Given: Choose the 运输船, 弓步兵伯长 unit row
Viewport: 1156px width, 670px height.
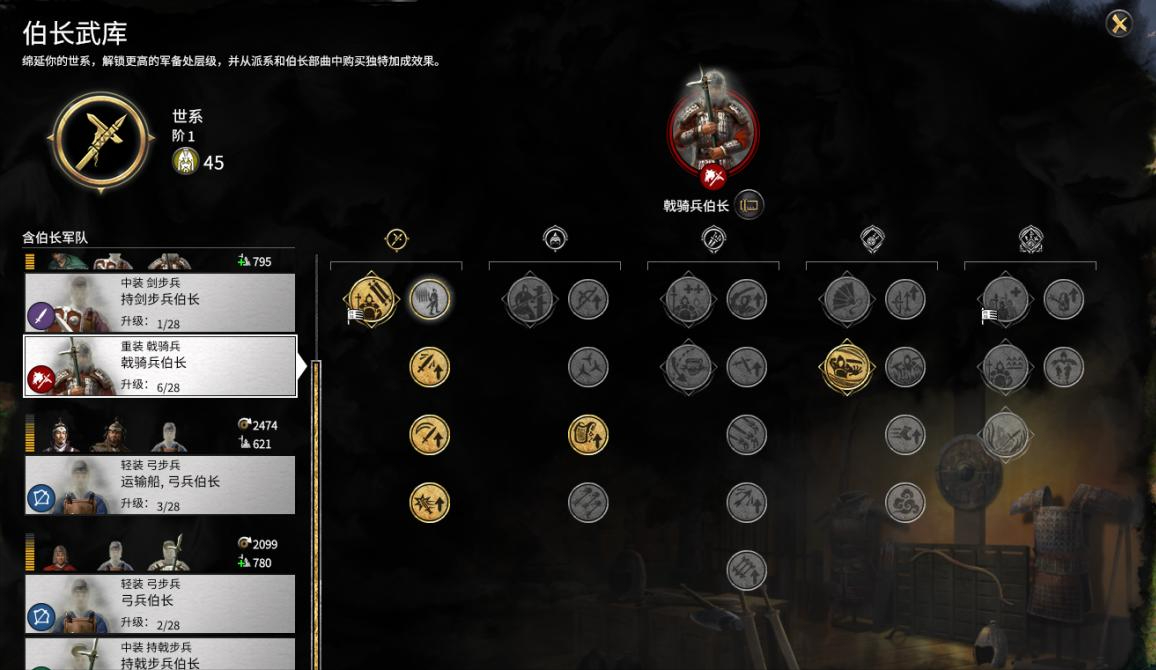Looking at the screenshot, I should [160, 484].
